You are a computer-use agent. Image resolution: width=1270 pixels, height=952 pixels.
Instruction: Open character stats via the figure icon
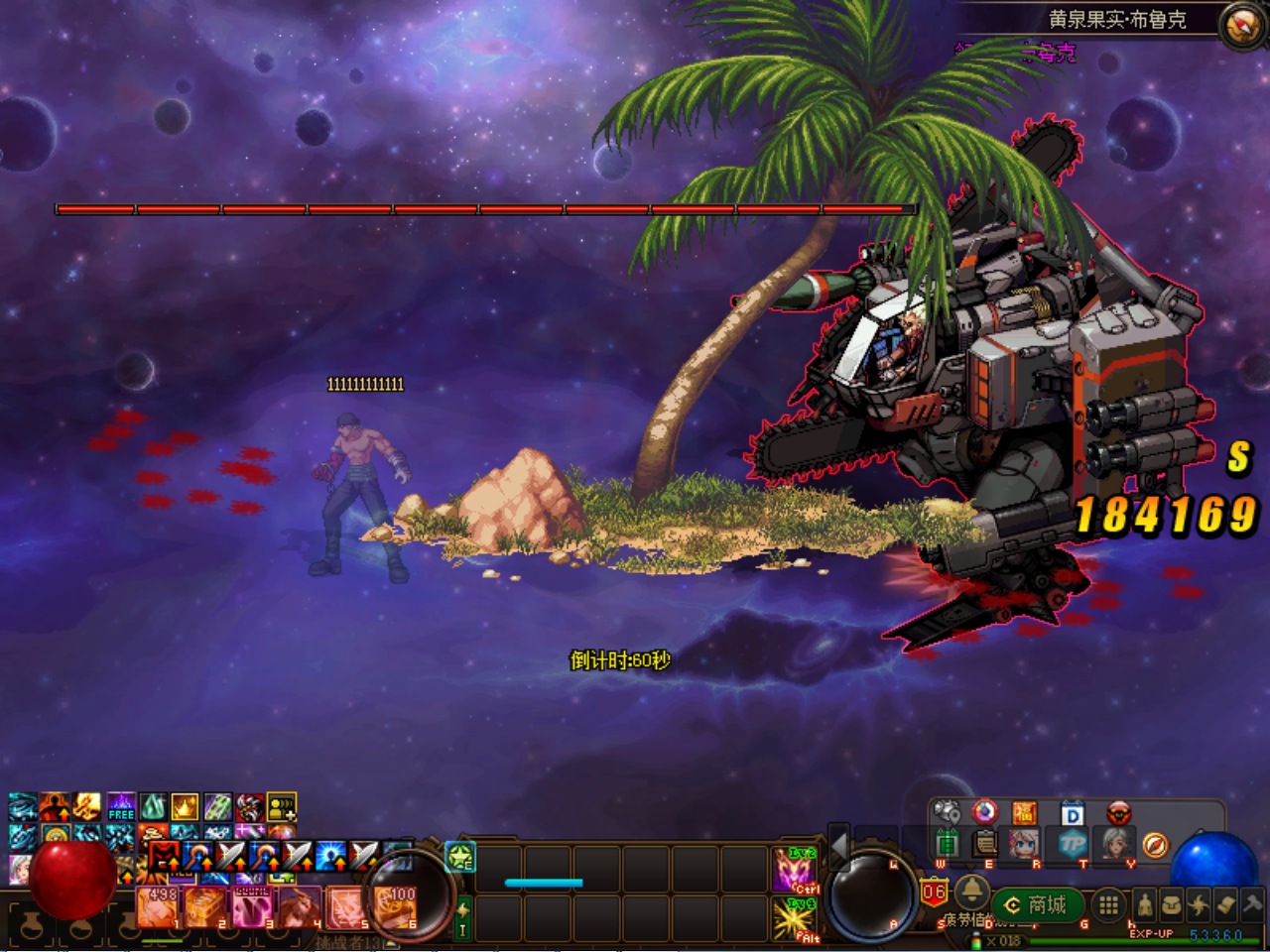[1144, 903]
